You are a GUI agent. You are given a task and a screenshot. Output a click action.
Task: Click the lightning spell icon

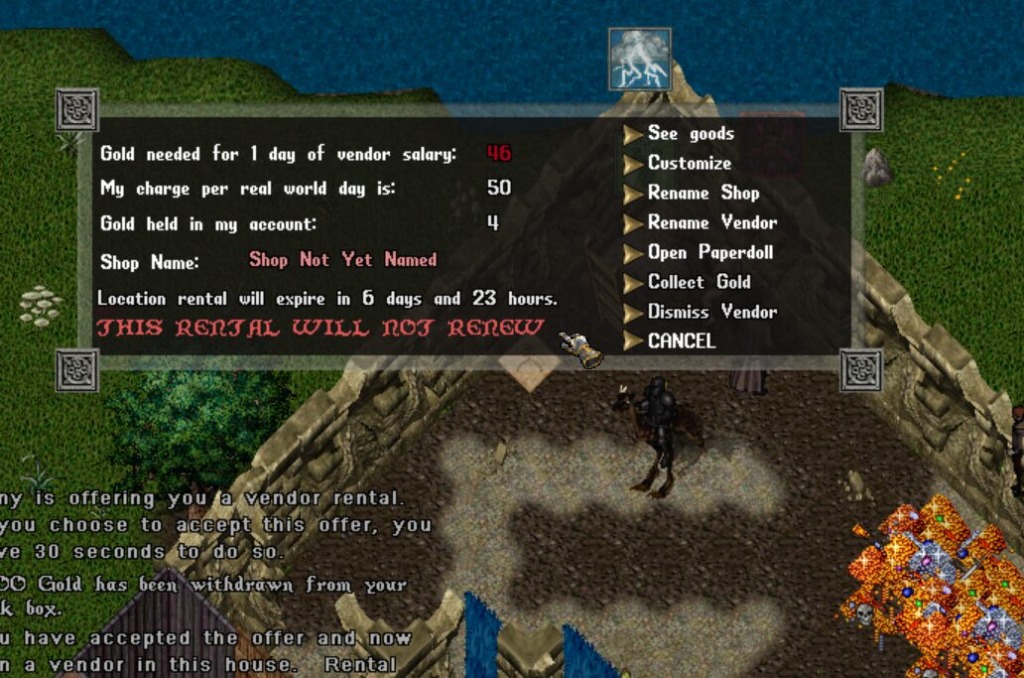[639, 59]
